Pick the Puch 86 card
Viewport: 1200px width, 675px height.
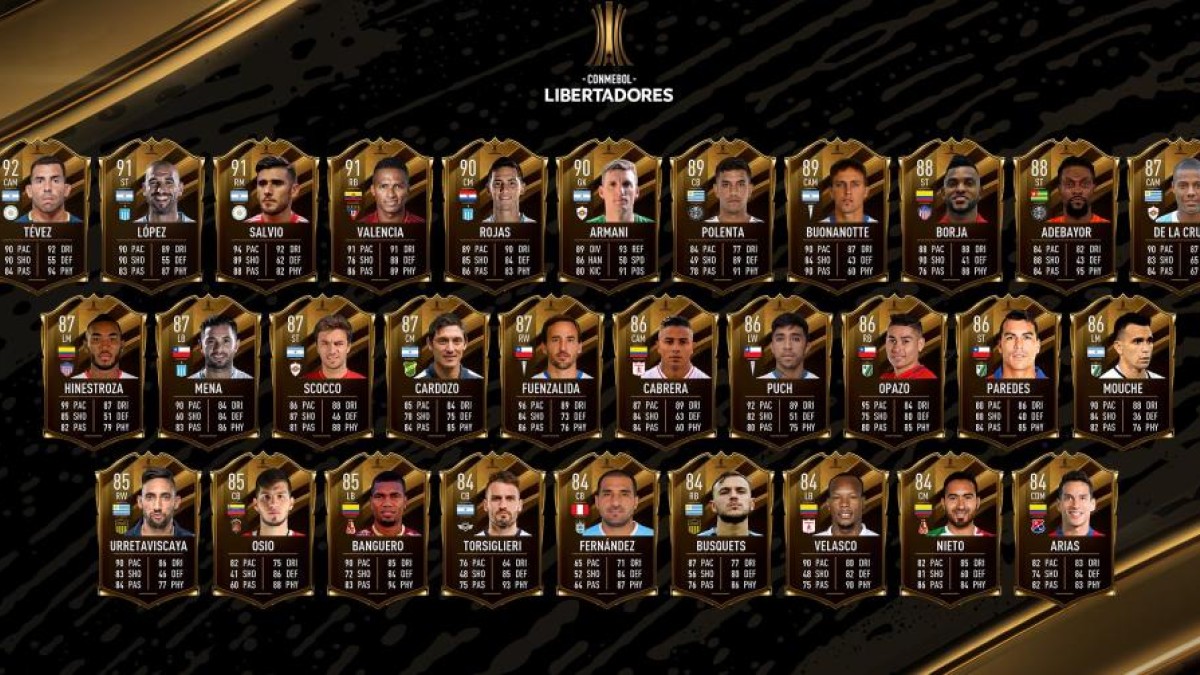[780, 370]
